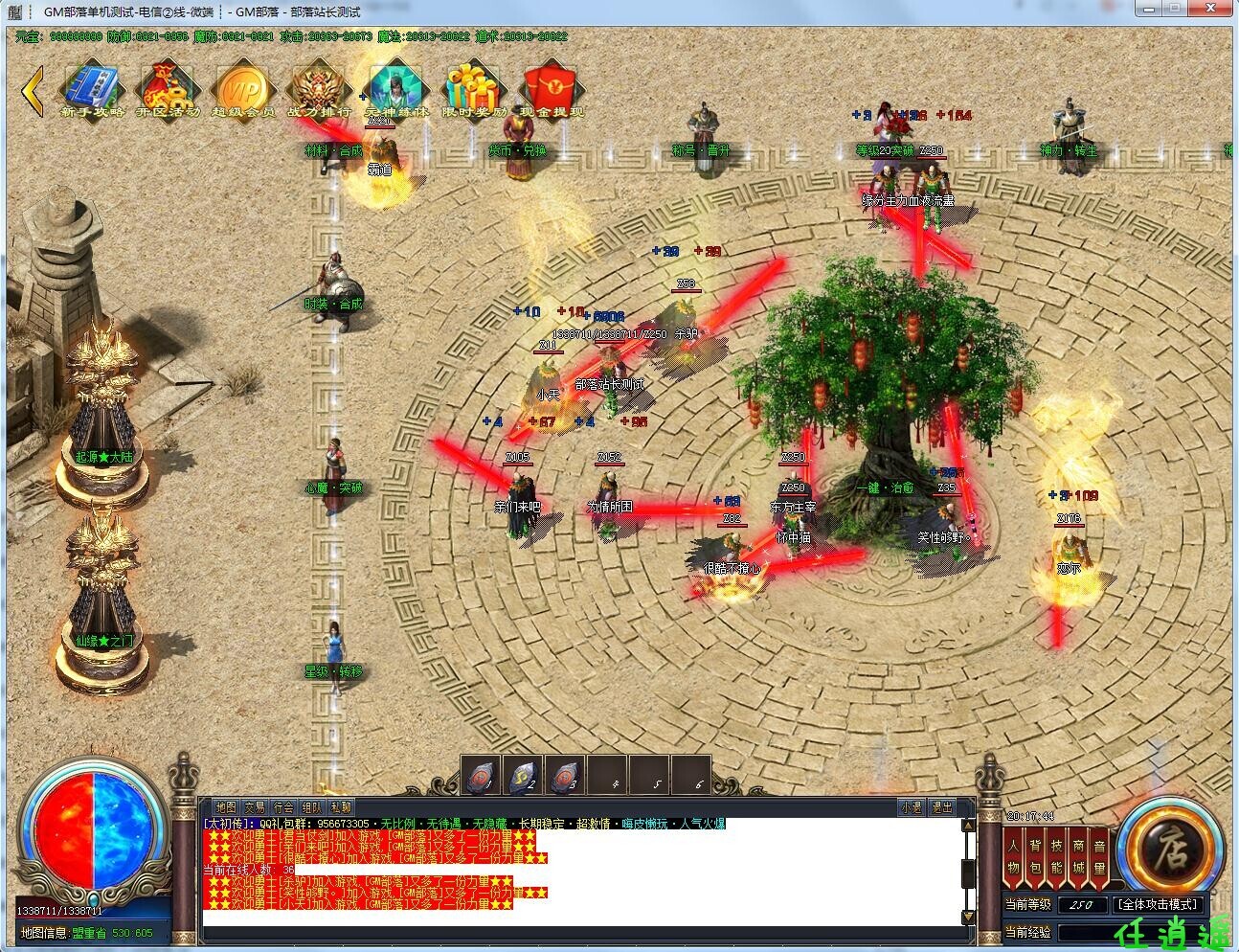Image resolution: width=1239 pixels, height=952 pixels.
Task: Switch to the 地图 map tab
Action: (225, 807)
